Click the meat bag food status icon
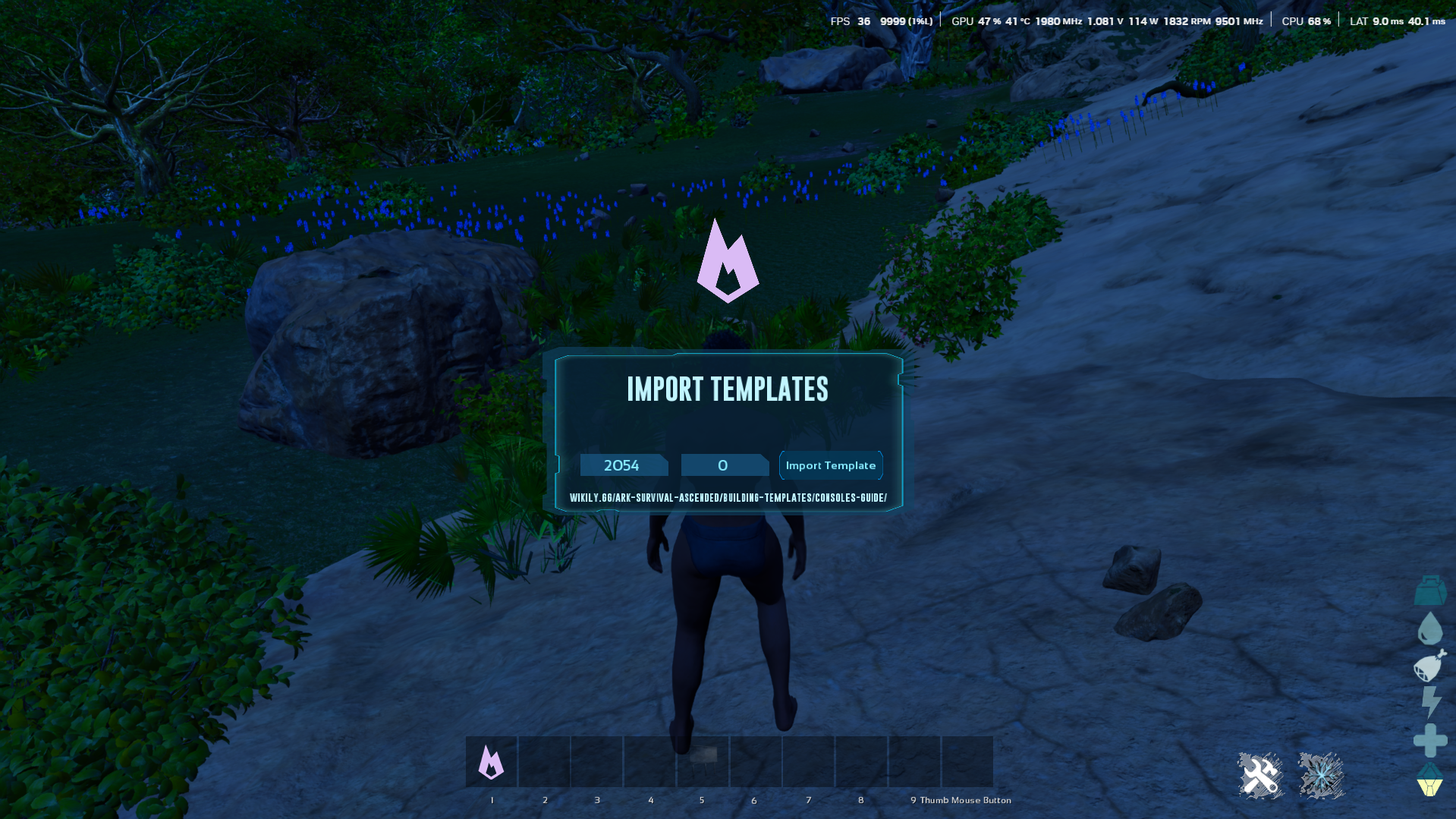Image resolution: width=1456 pixels, height=819 pixels. (1429, 666)
